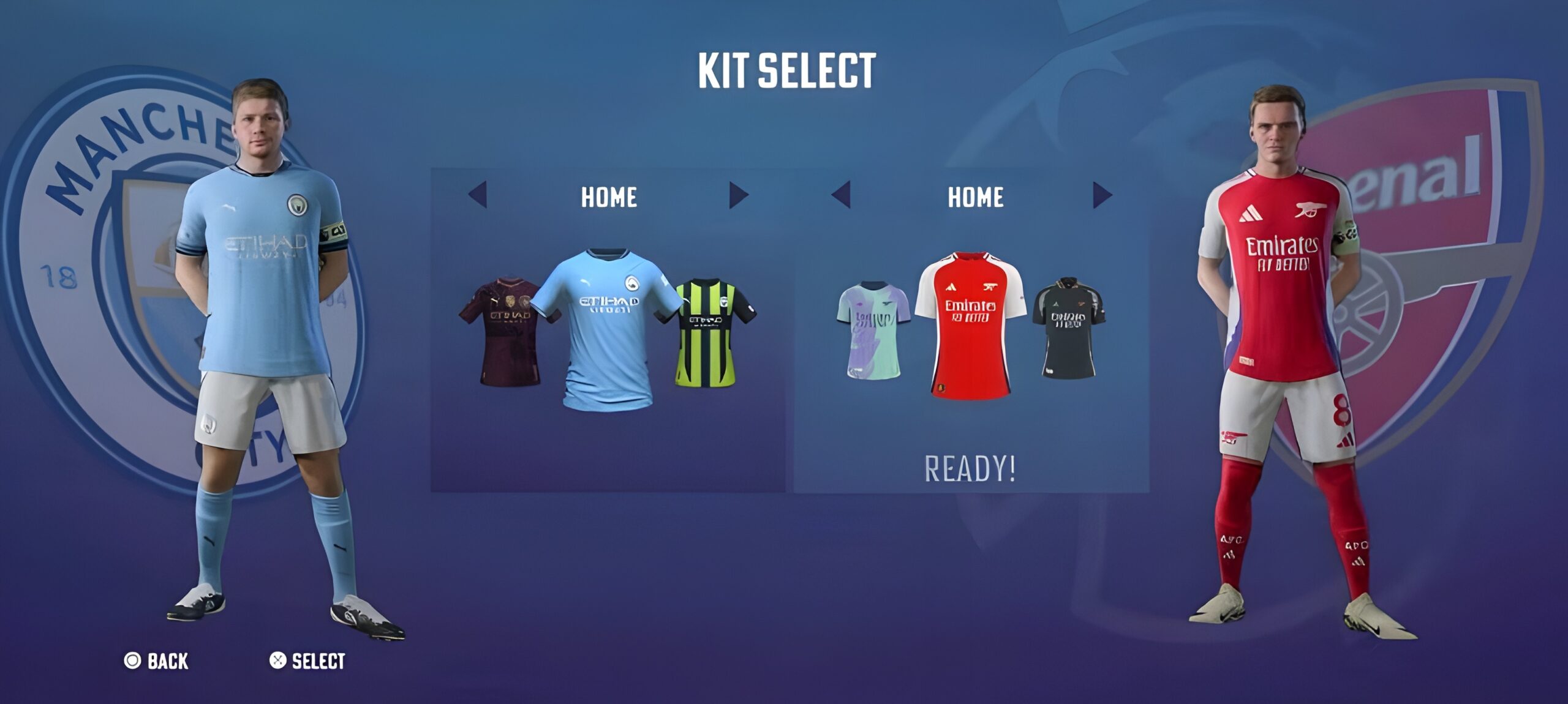The image size is (1568, 704).
Task: Click Arsenal's right kit arrow
Action: (1102, 195)
